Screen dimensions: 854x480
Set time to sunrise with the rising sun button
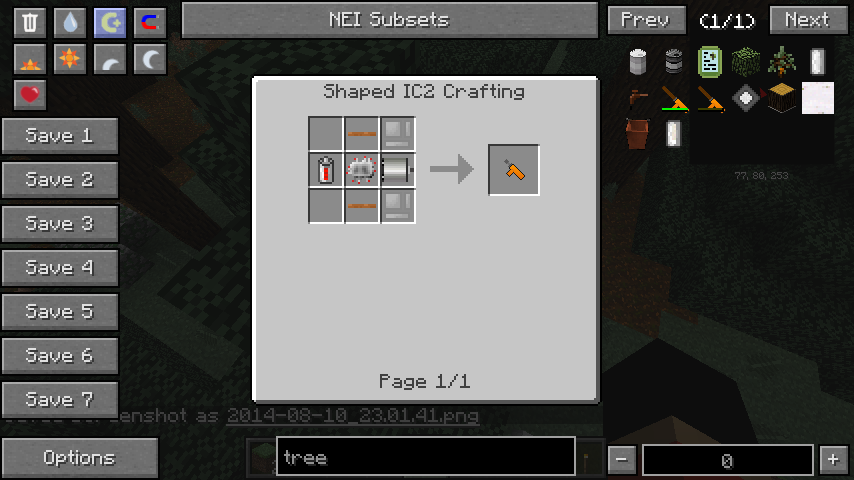31,60
